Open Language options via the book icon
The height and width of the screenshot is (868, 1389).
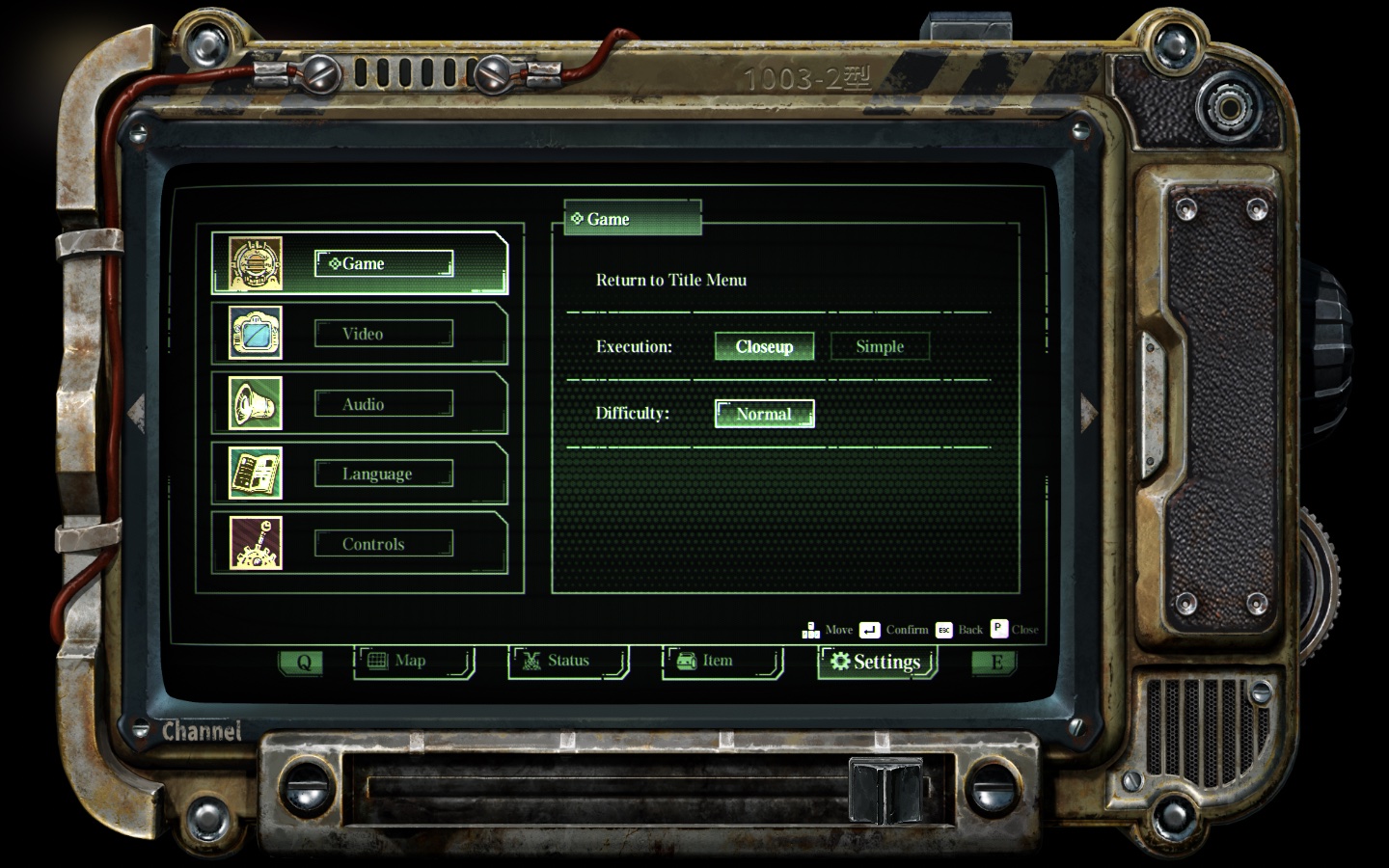pyautogui.click(x=254, y=473)
